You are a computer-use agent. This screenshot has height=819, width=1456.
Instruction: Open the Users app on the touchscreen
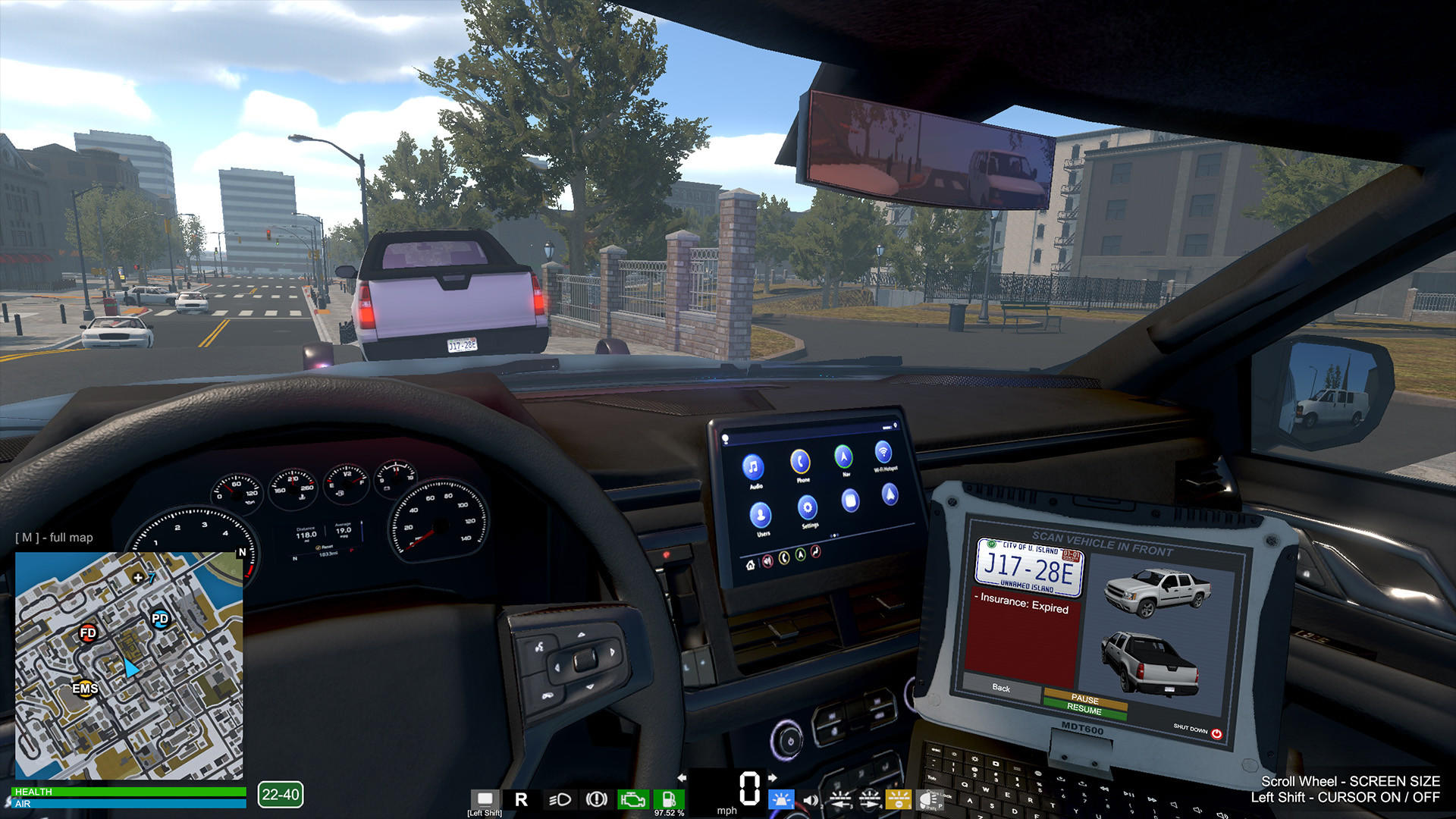pyautogui.click(x=761, y=514)
